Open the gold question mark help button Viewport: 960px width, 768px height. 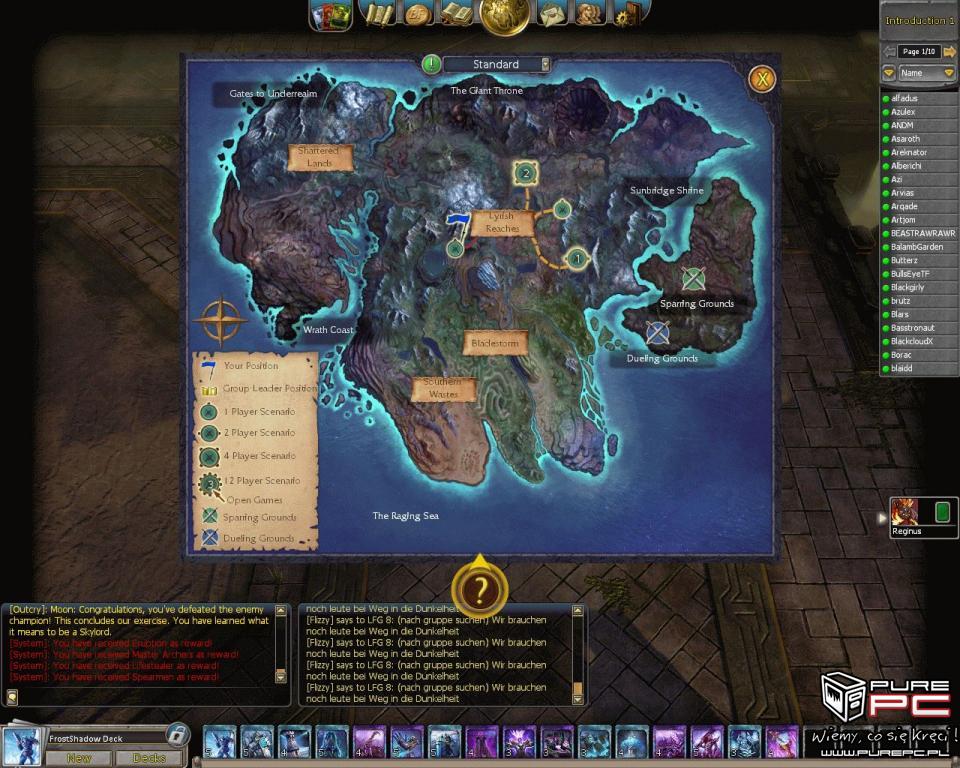480,591
